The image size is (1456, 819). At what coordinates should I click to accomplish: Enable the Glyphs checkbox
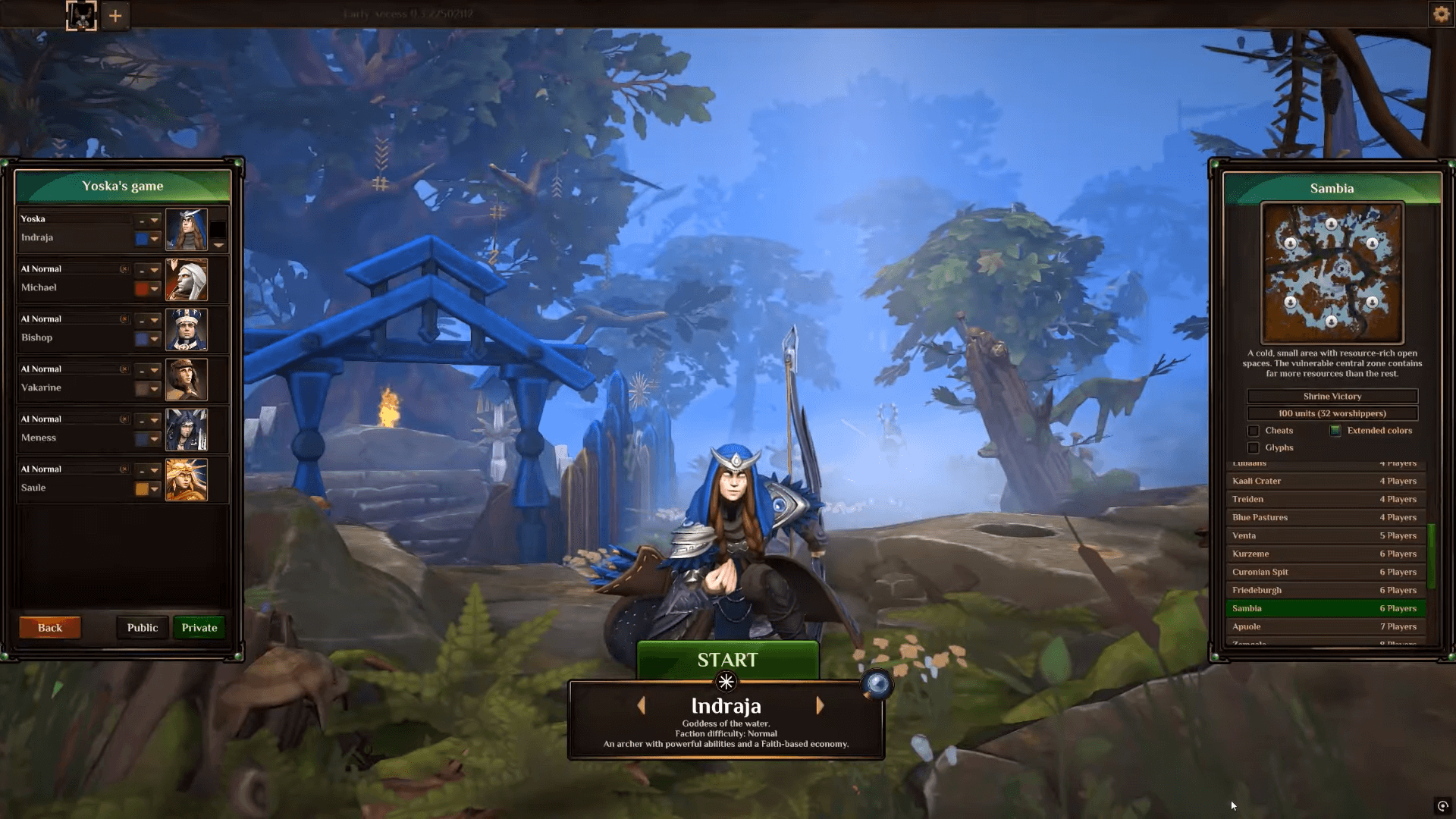tap(1254, 448)
